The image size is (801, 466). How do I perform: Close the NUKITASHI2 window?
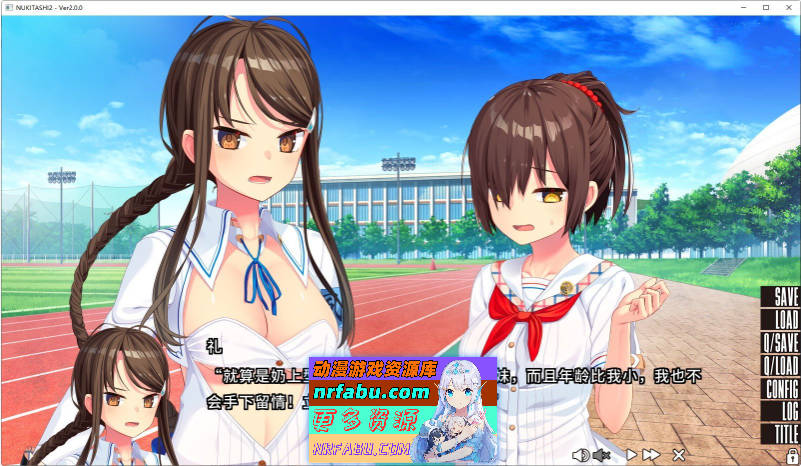click(x=788, y=7)
